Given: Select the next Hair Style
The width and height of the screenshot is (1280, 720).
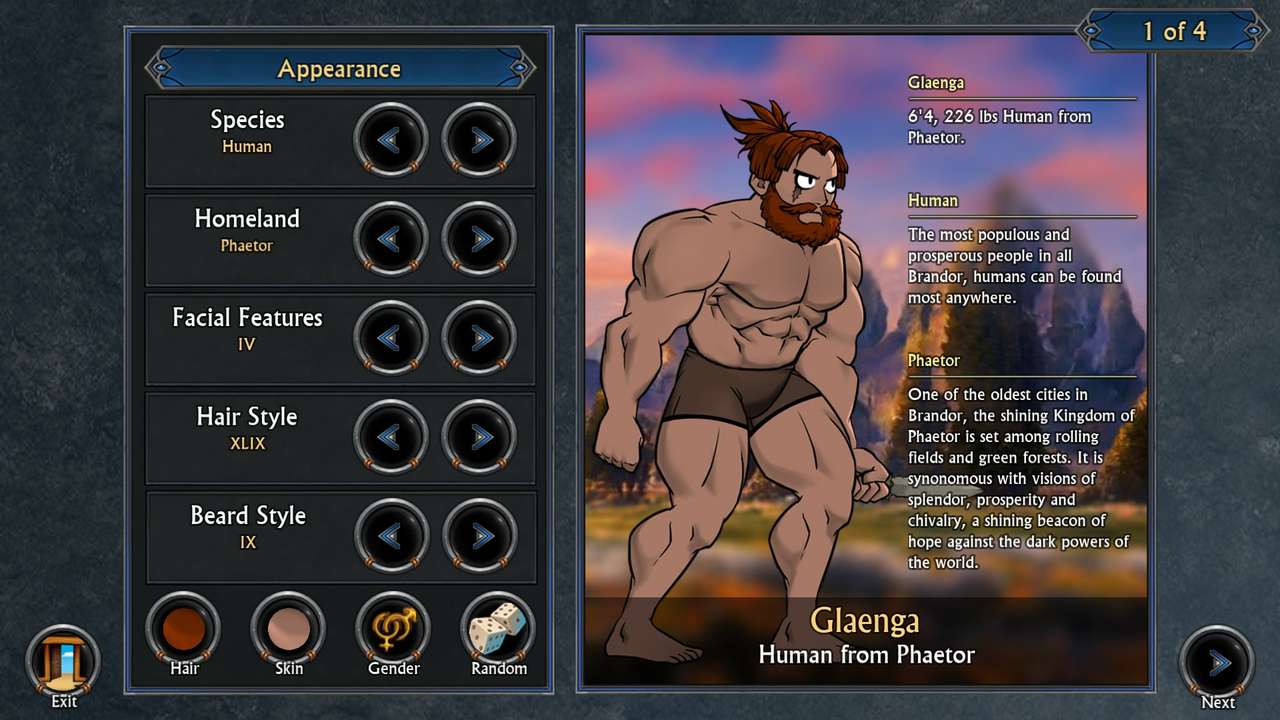Looking at the screenshot, I should pyautogui.click(x=478, y=437).
